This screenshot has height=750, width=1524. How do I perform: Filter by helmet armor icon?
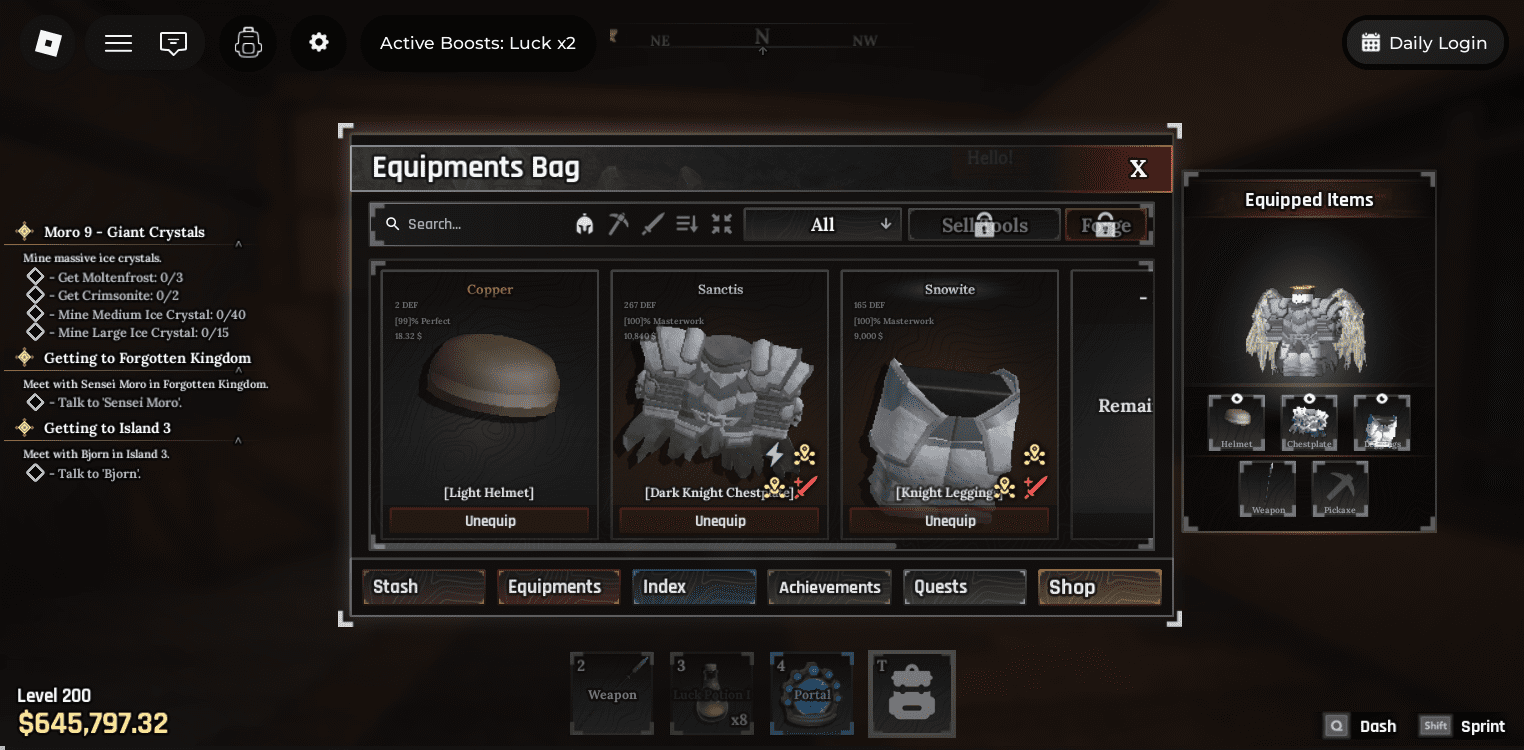click(x=585, y=225)
